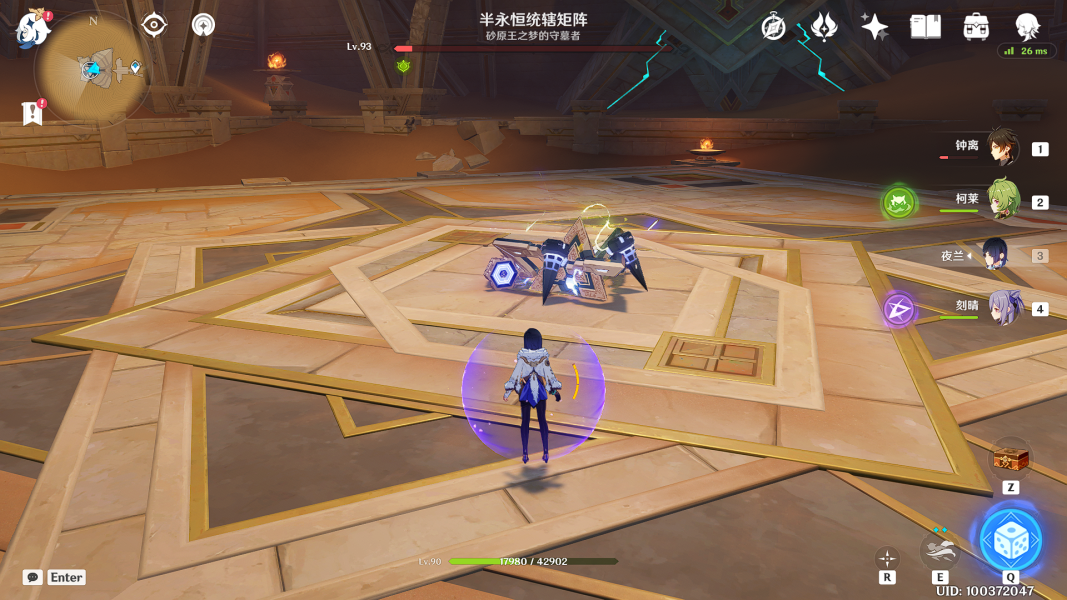Open the winged Battle Pass icon
The height and width of the screenshot is (600, 1067).
pyautogui.click(x=824, y=27)
